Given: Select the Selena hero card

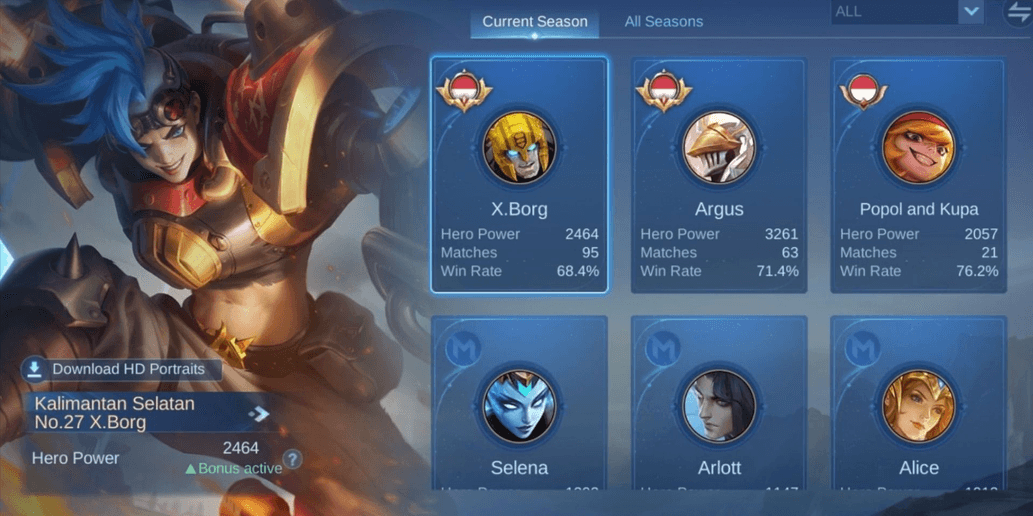Looking at the screenshot, I should point(519,405).
